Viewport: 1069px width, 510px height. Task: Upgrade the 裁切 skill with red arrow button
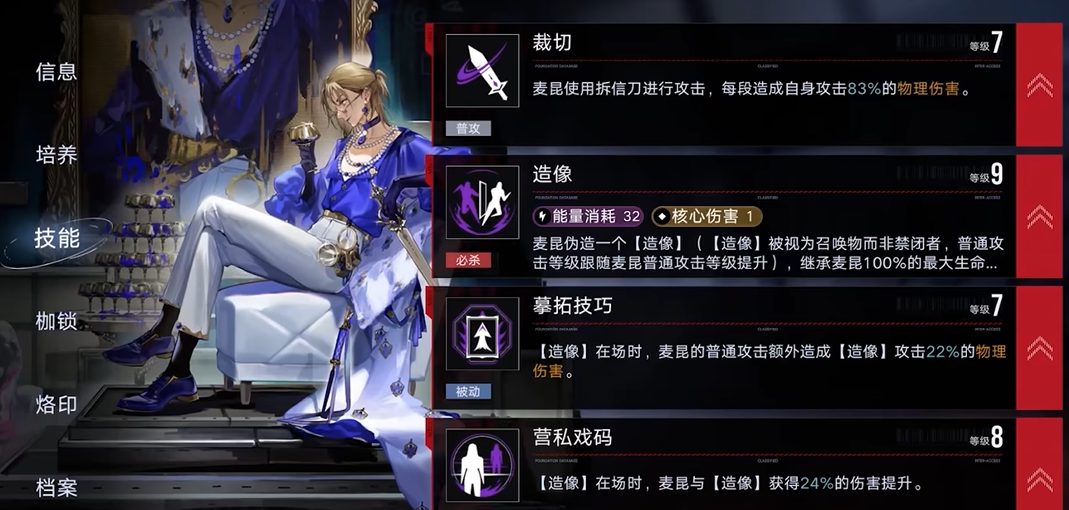[x=1040, y=85]
